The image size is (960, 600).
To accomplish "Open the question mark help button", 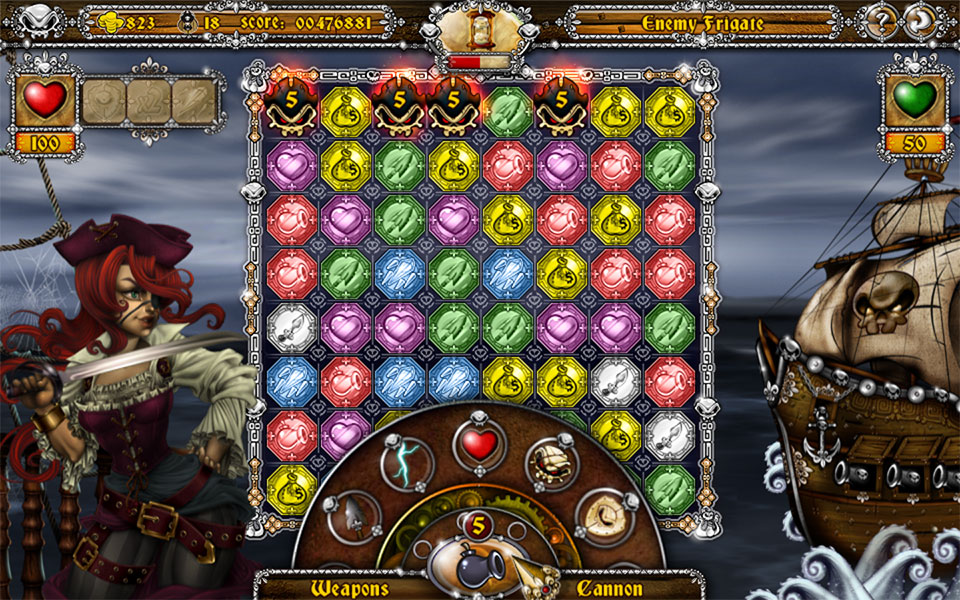I will coord(881,20).
